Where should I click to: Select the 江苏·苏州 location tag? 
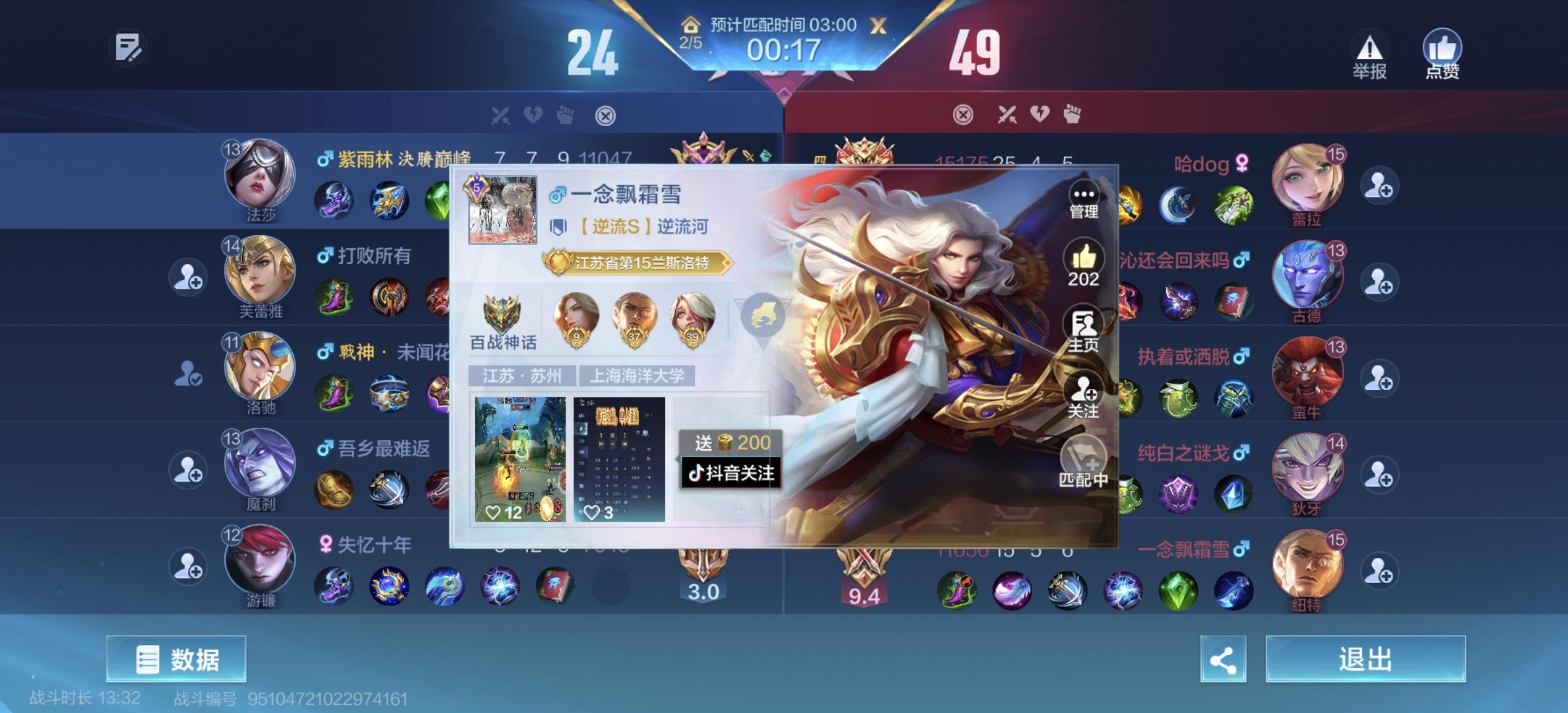[521, 375]
